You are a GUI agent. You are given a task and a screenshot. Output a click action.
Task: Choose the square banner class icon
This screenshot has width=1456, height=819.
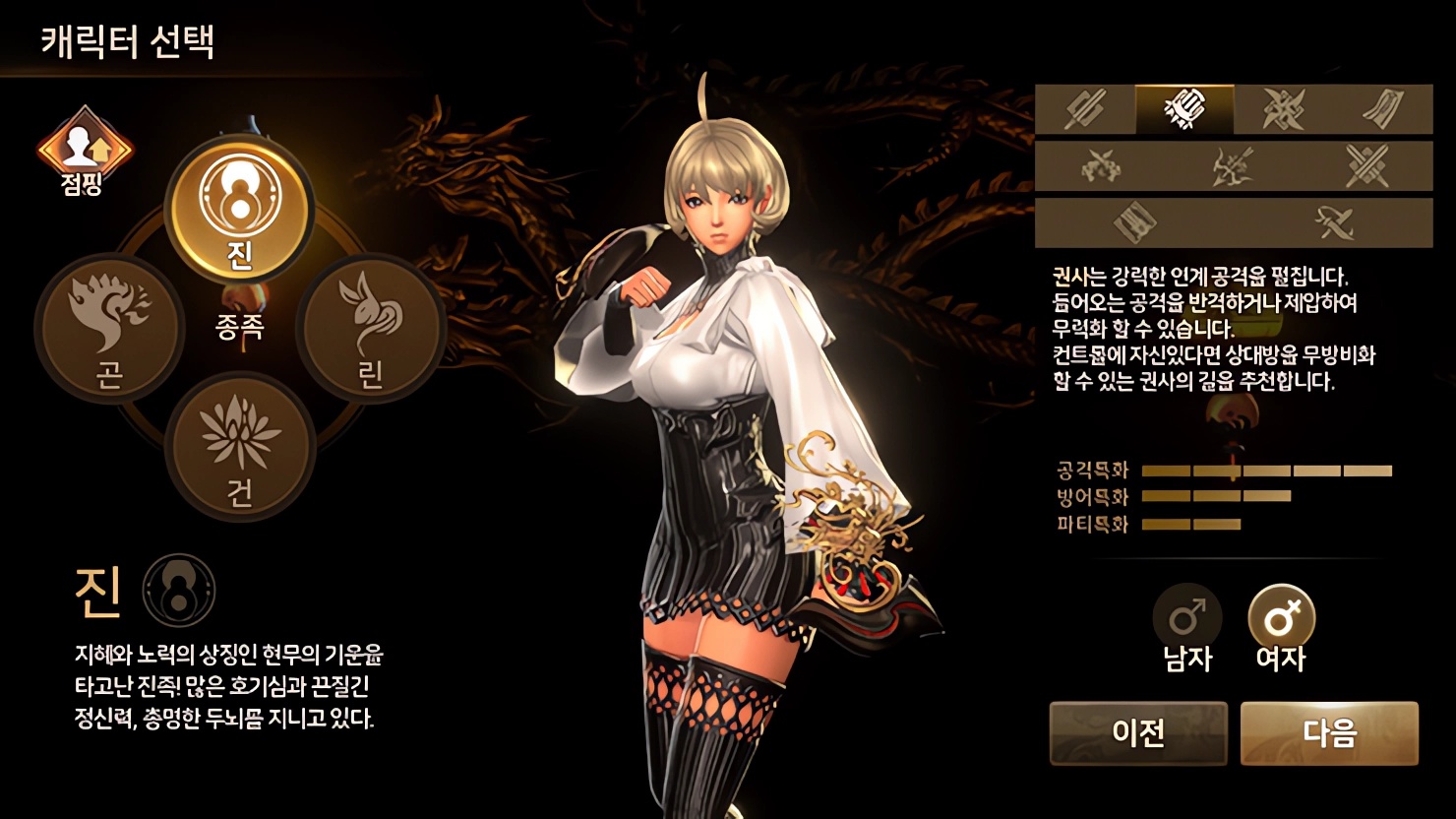[x=1134, y=223]
